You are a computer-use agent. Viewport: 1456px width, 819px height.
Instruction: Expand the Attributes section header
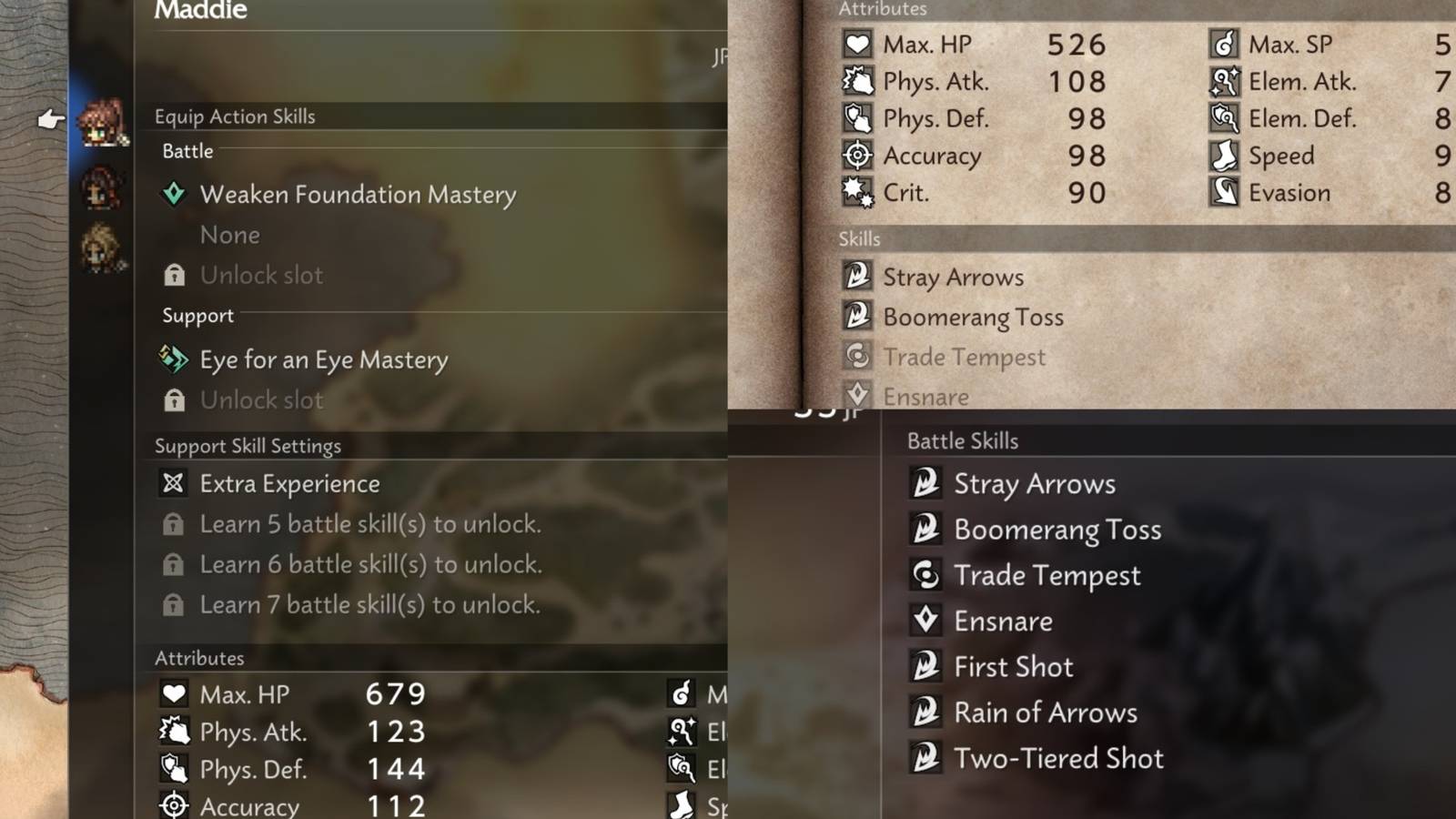[x=880, y=9]
